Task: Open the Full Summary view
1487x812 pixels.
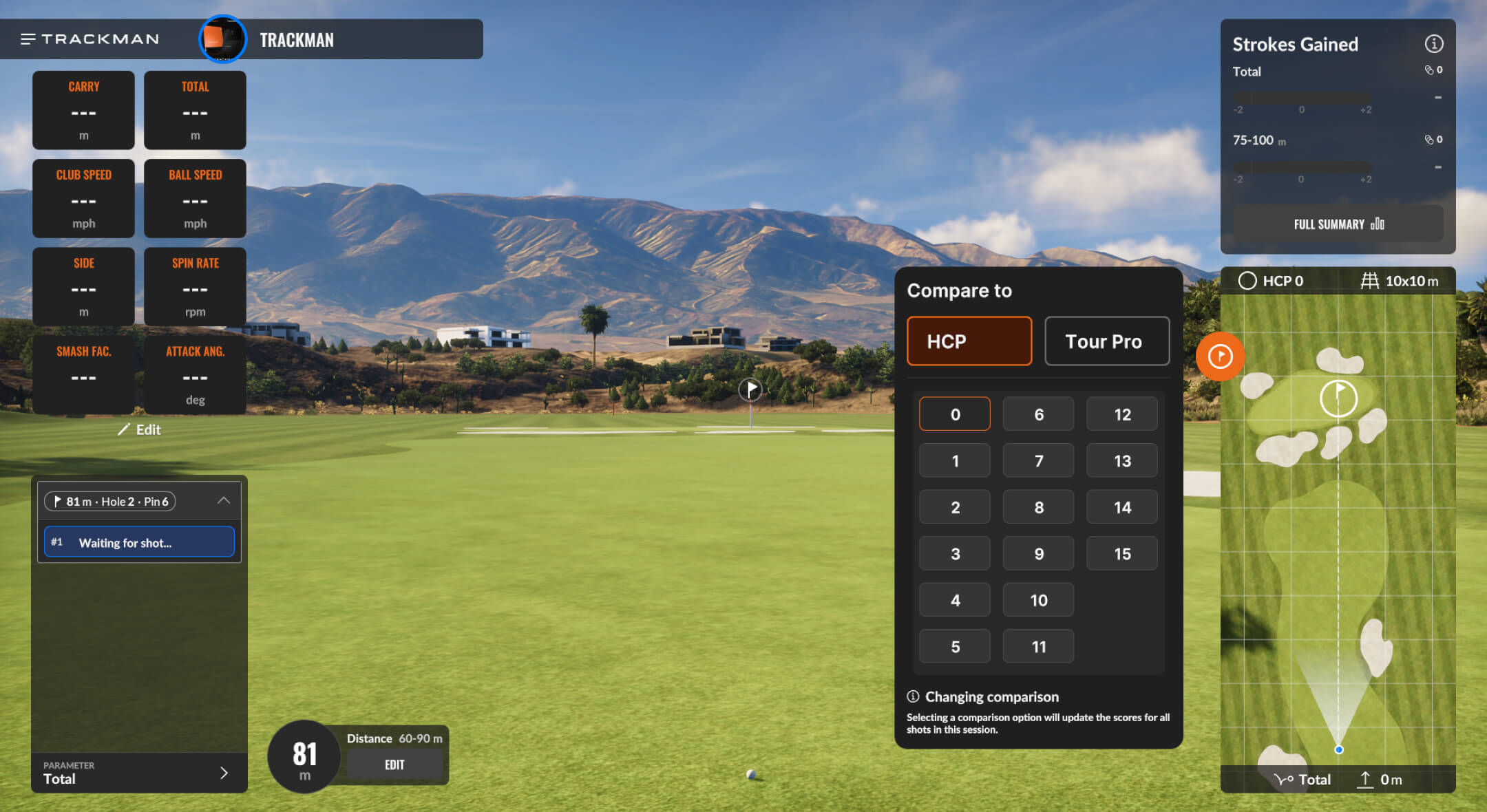Action: coord(1338,224)
